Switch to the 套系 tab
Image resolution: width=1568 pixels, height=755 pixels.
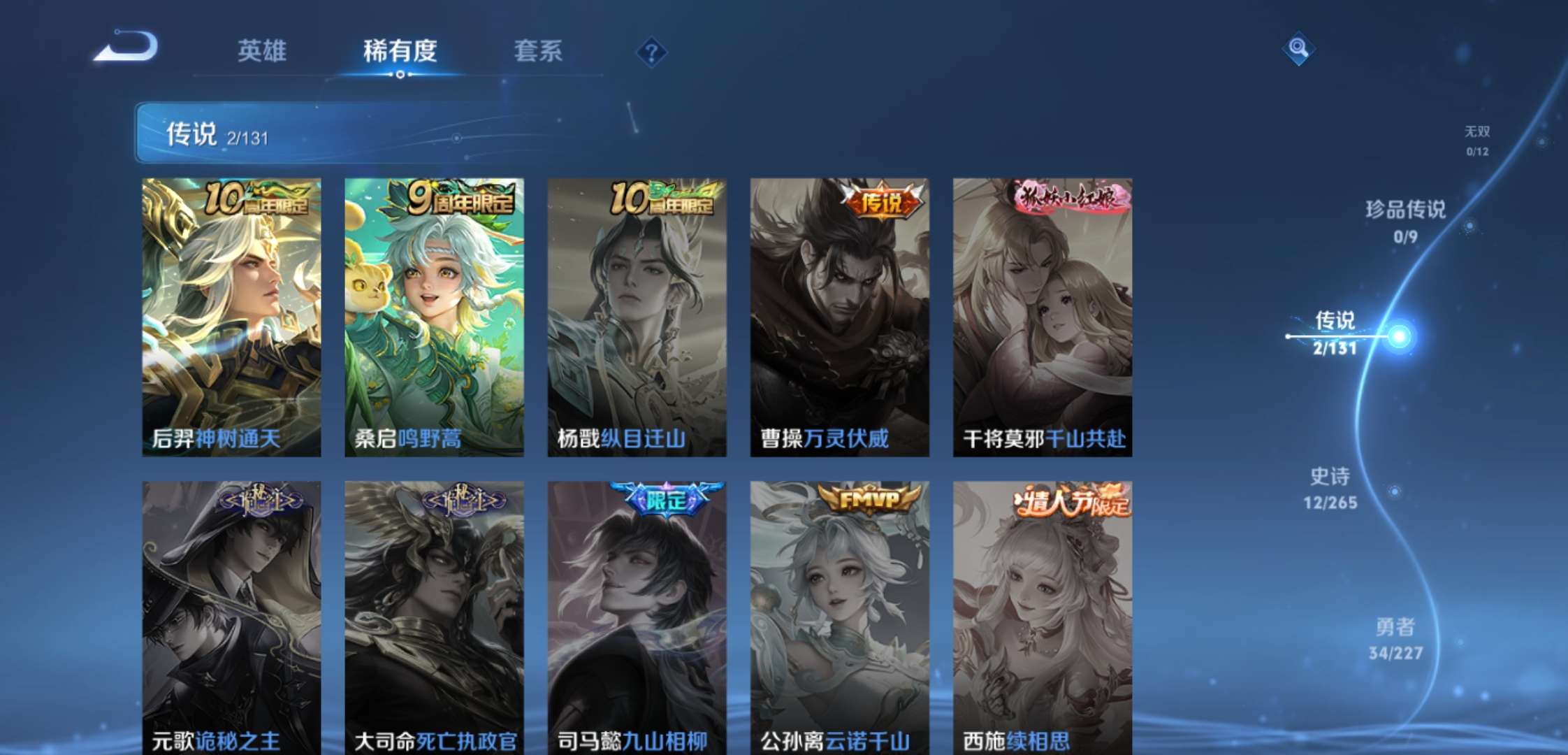(x=538, y=52)
